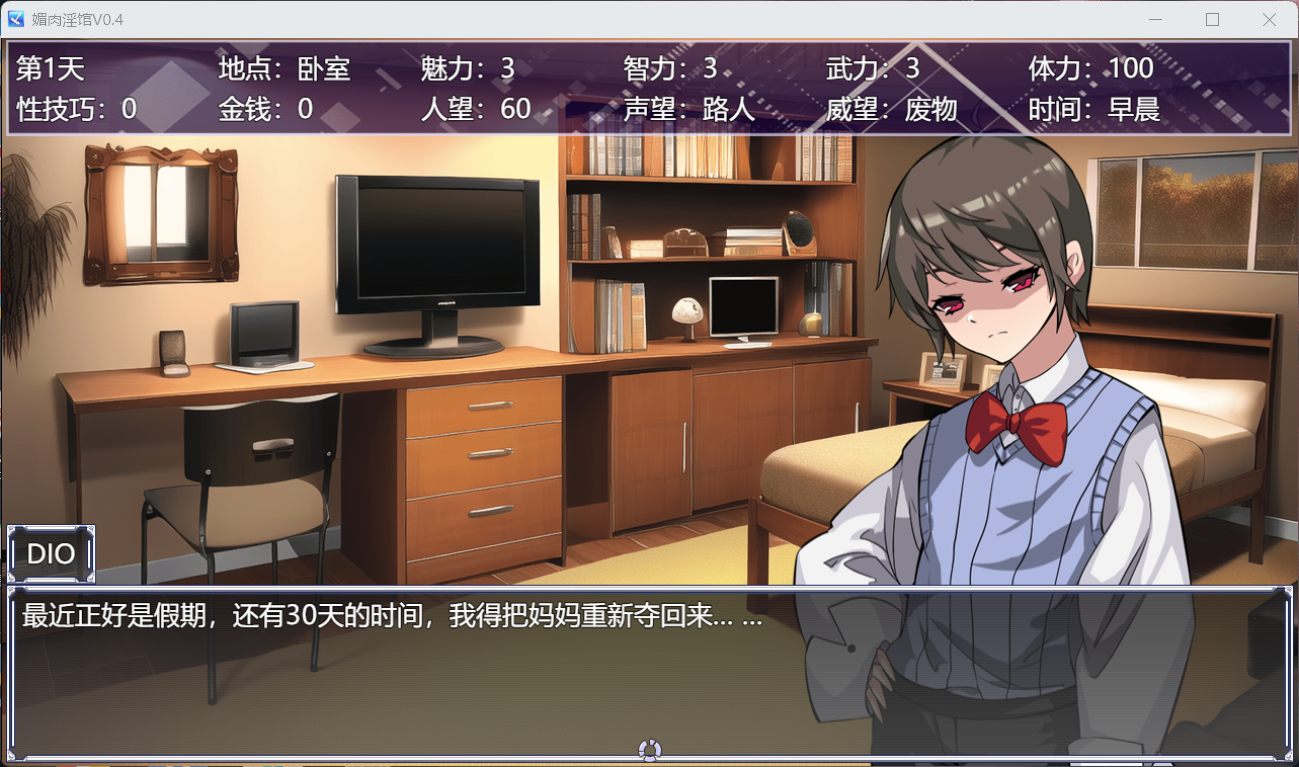
Task: Click the spinning continue indicator below the dialogue
Action: pos(650,750)
